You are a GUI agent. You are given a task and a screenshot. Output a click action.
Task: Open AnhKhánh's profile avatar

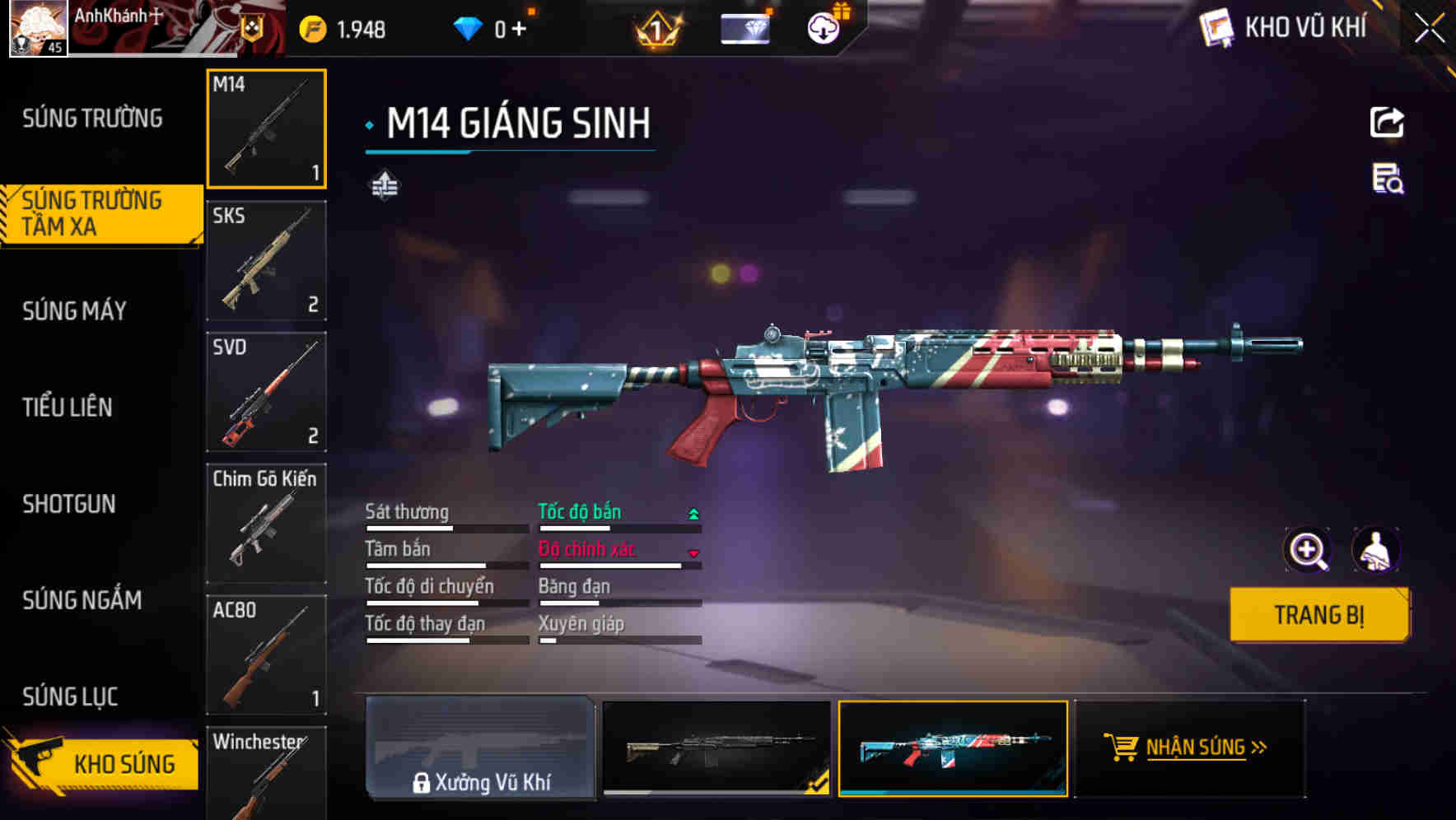click(x=36, y=27)
